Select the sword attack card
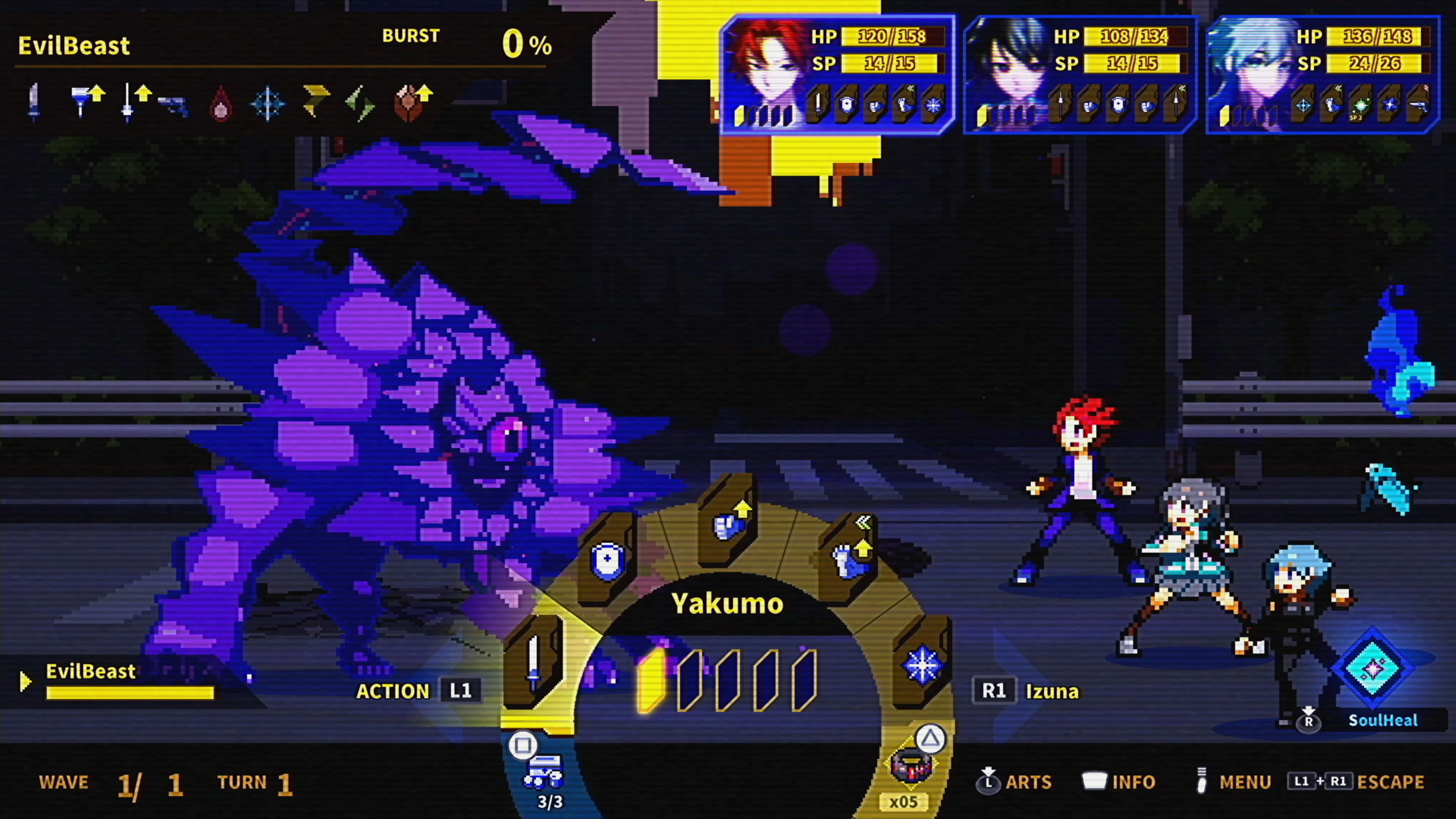 click(533, 662)
